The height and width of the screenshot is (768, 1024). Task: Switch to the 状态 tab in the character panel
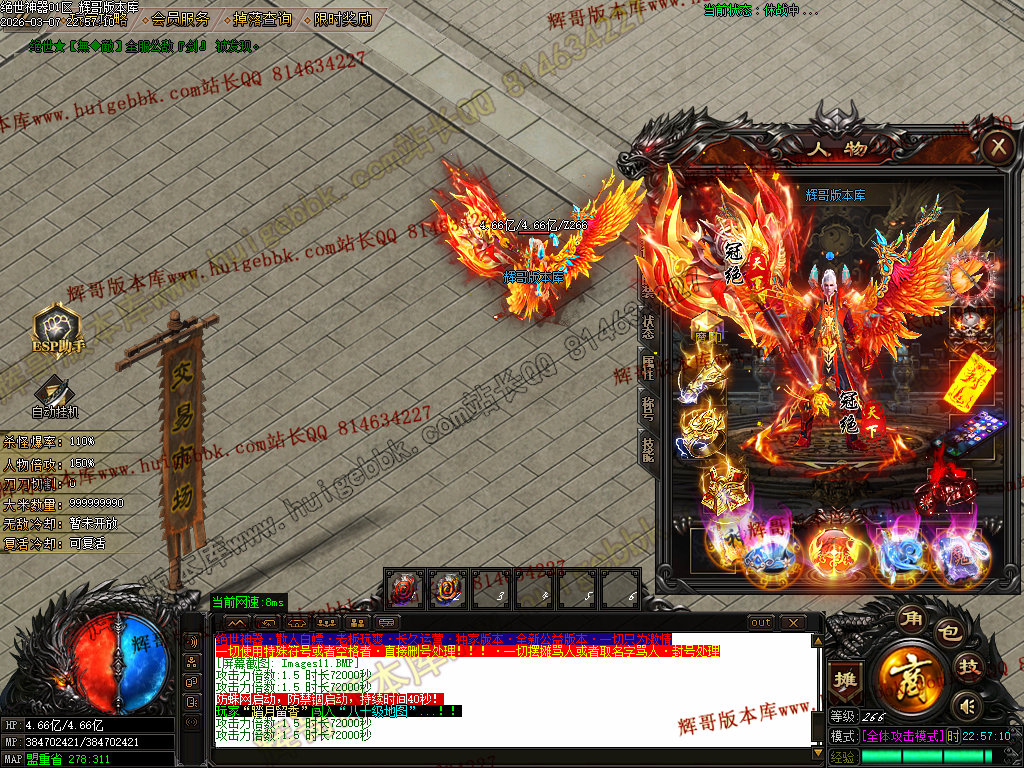tap(648, 326)
